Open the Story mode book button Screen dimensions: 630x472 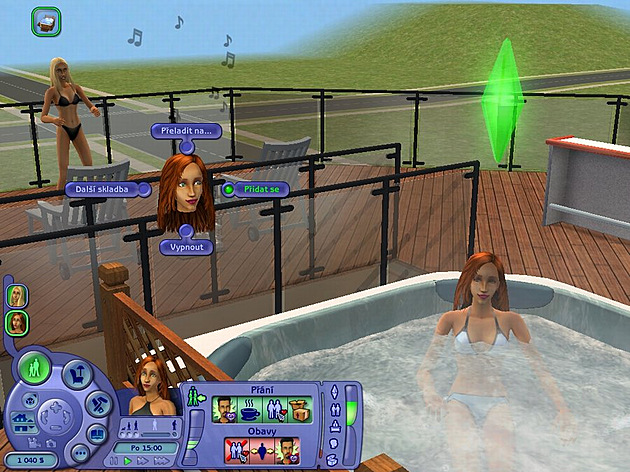(x=97, y=434)
